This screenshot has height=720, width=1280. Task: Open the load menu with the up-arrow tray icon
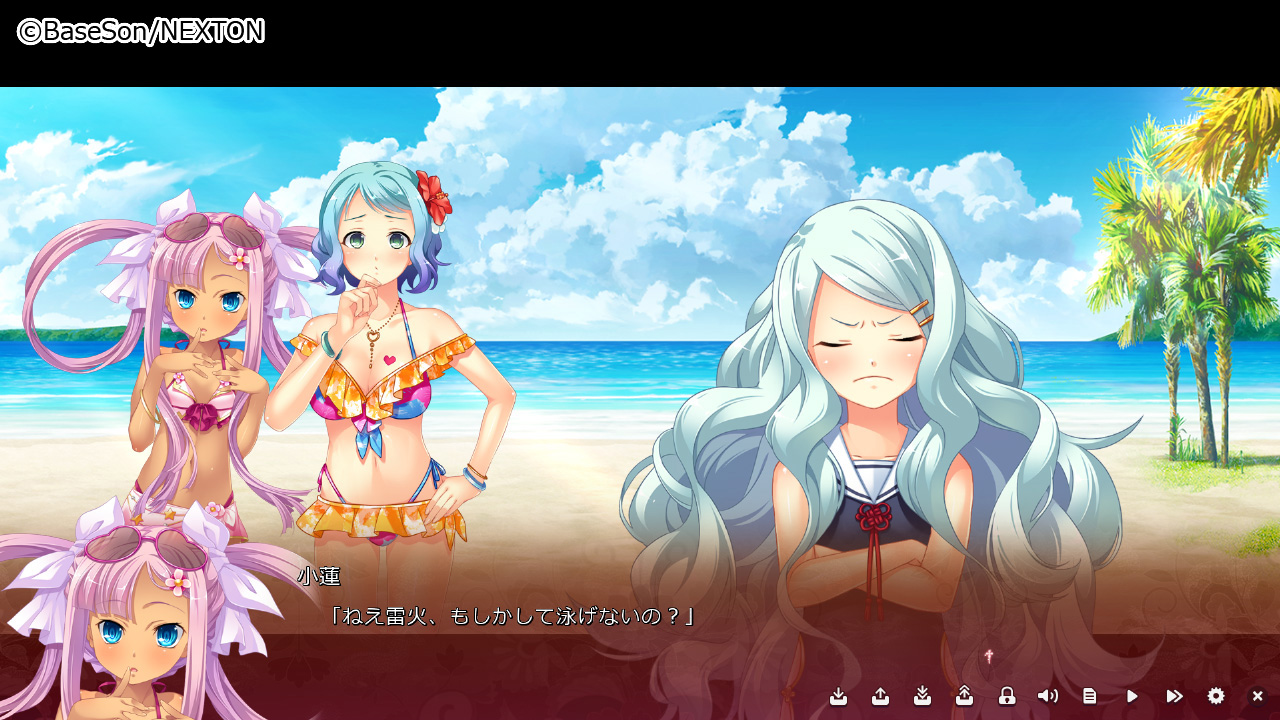pyautogui.click(x=881, y=696)
